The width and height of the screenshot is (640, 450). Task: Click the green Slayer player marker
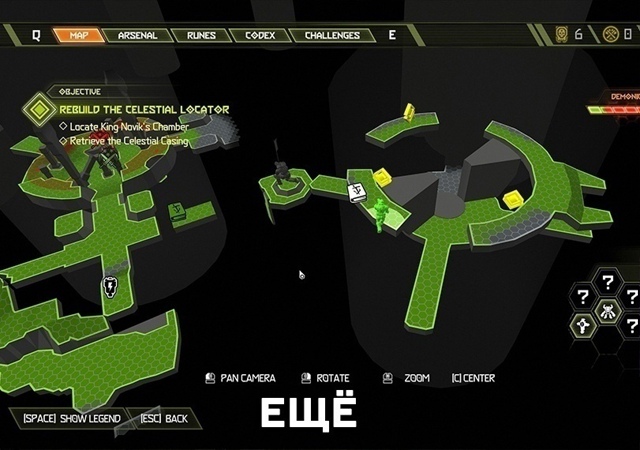(x=381, y=213)
